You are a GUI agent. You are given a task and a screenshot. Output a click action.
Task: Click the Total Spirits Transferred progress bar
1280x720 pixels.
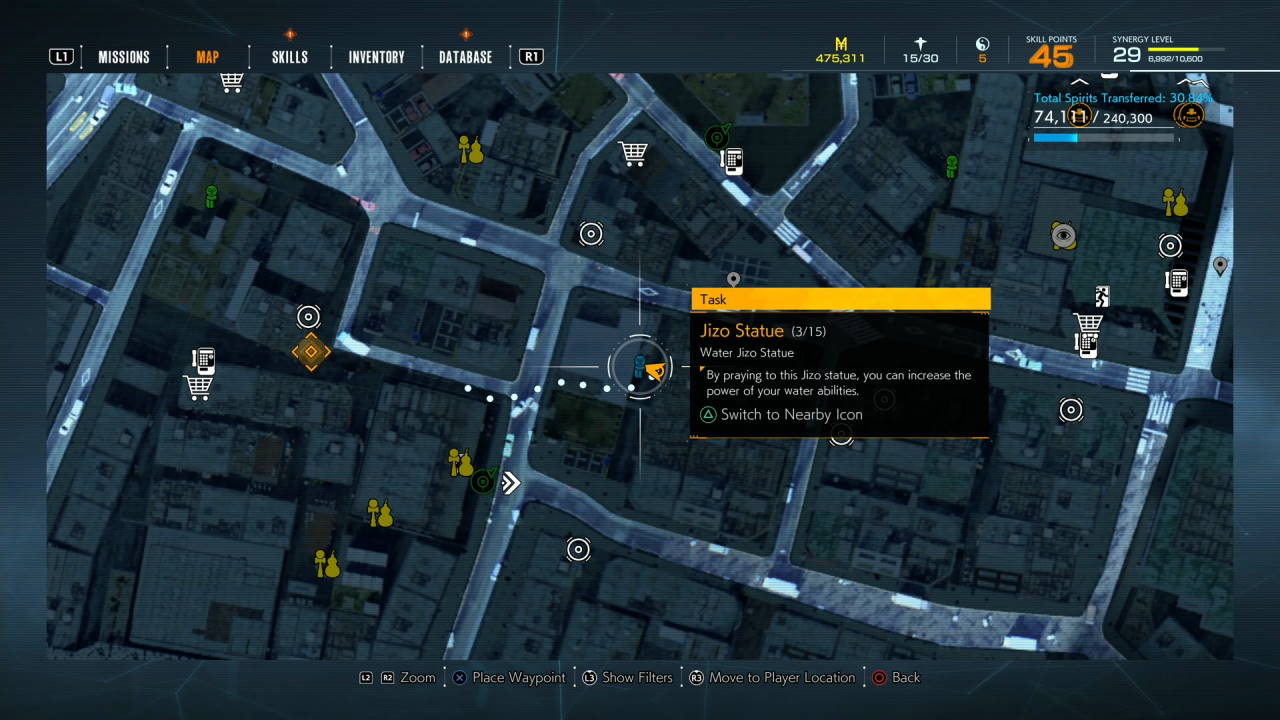[x=1100, y=138]
